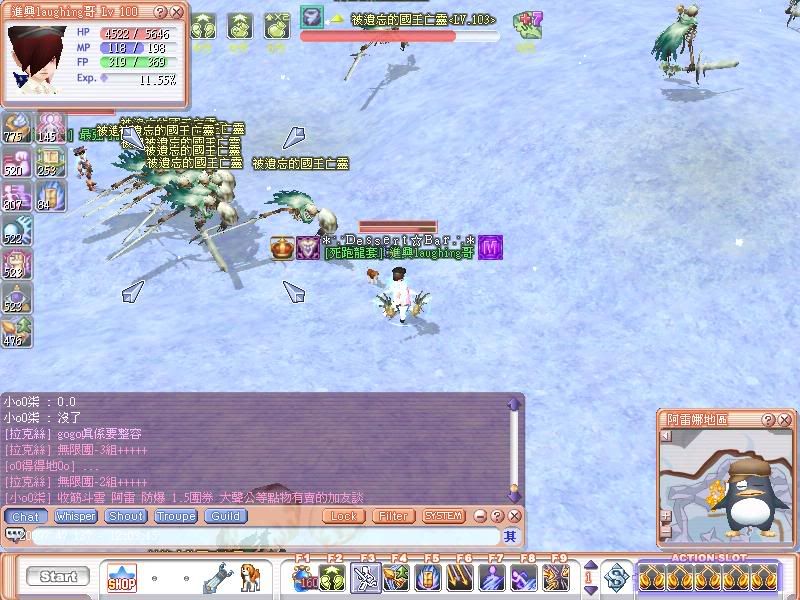Open the Guild chat tab
Viewport: 800px width, 600px height.
point(225,517)
